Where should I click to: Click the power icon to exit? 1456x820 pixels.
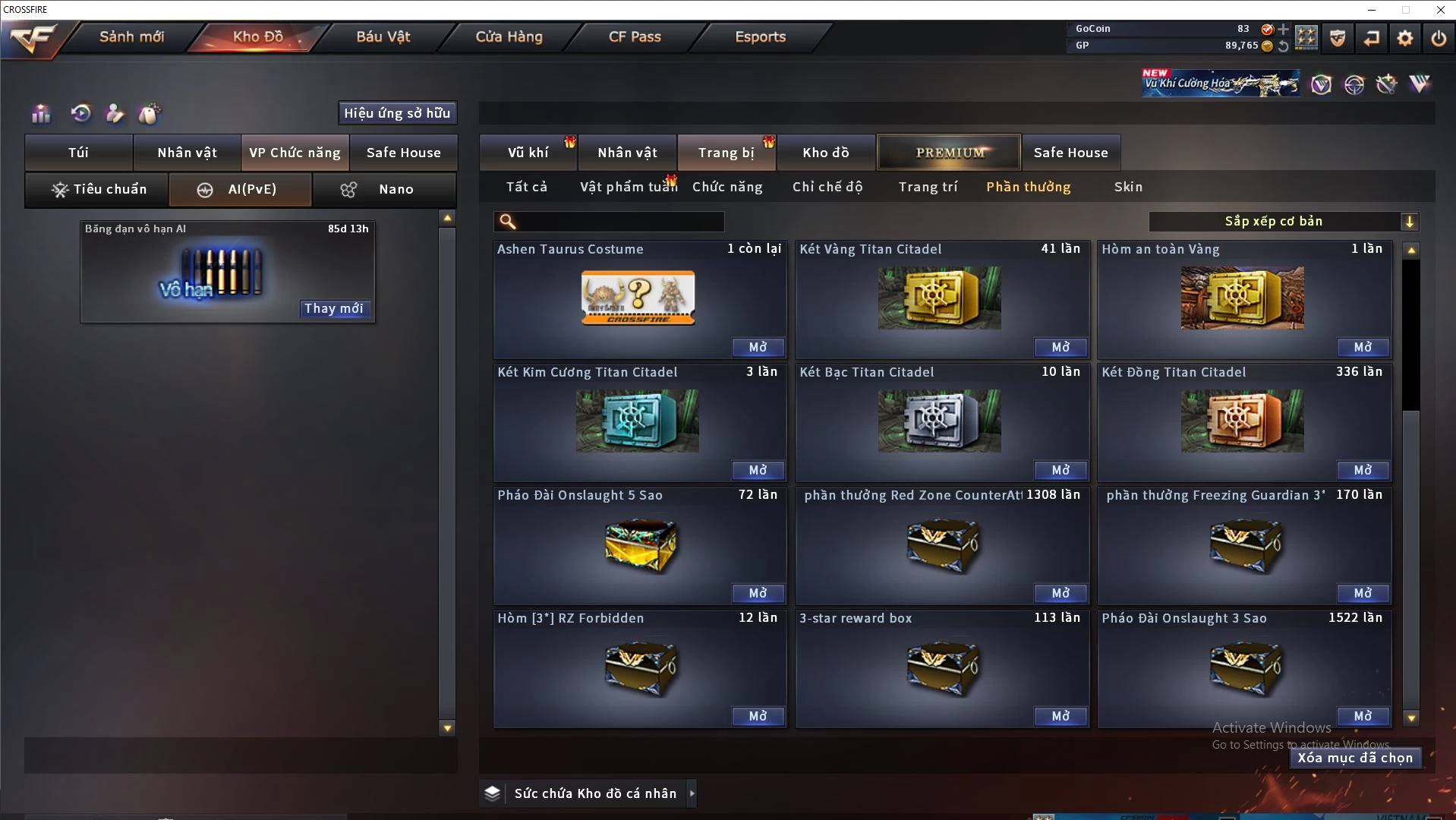[1438, 38]
